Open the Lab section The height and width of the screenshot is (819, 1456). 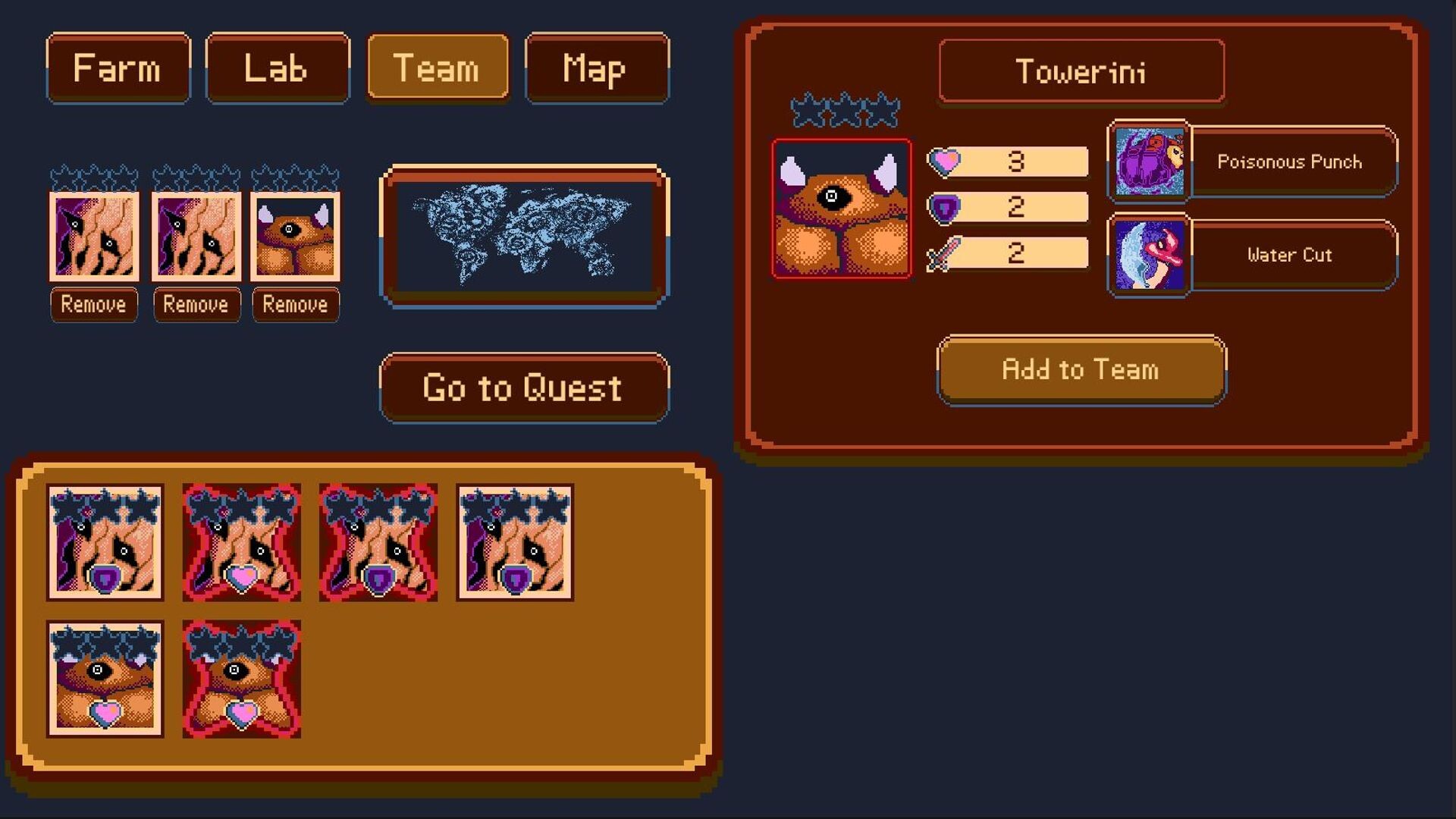[277, 68]
